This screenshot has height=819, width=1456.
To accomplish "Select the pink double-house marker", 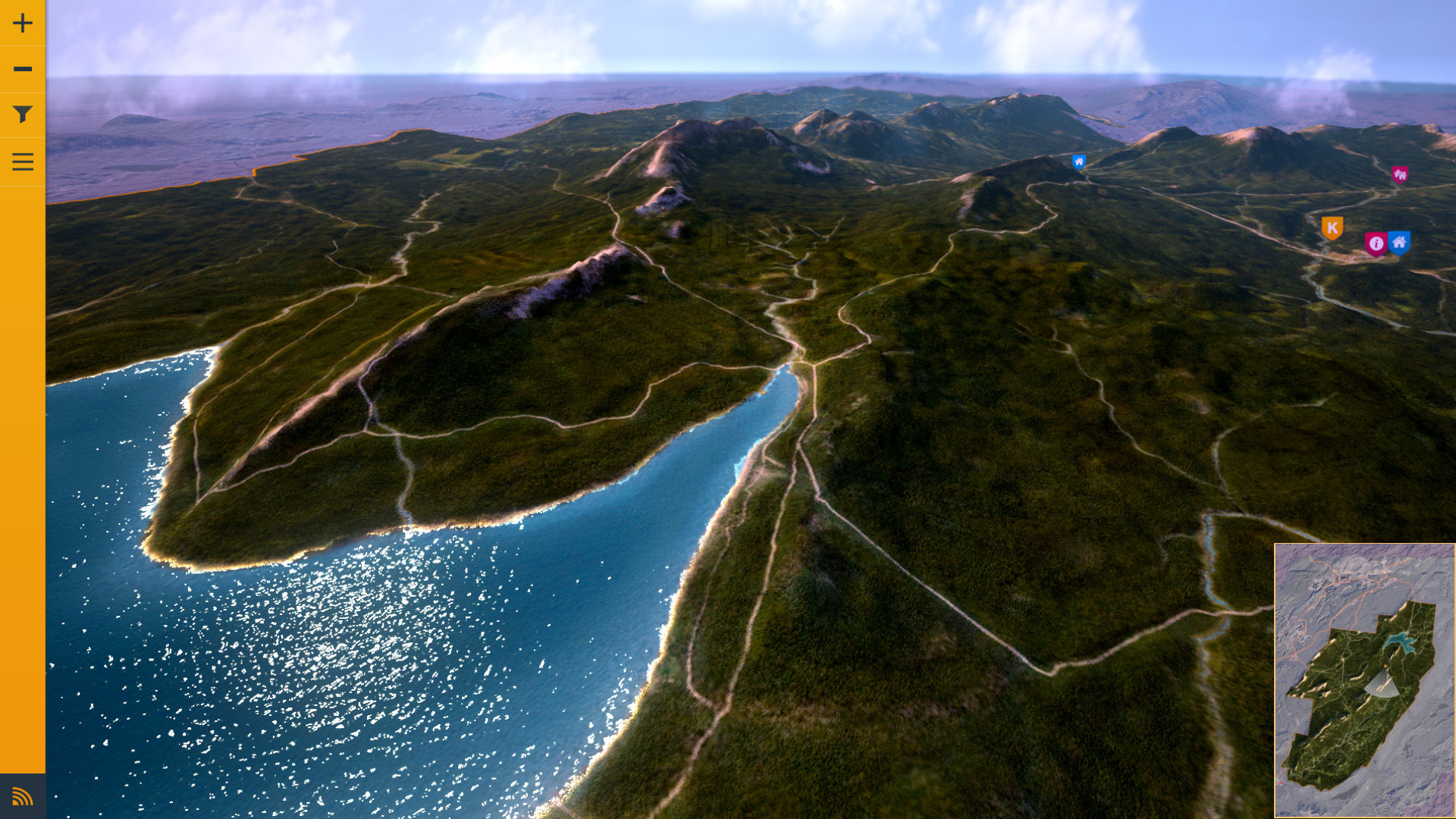I will coord(1400,175).
